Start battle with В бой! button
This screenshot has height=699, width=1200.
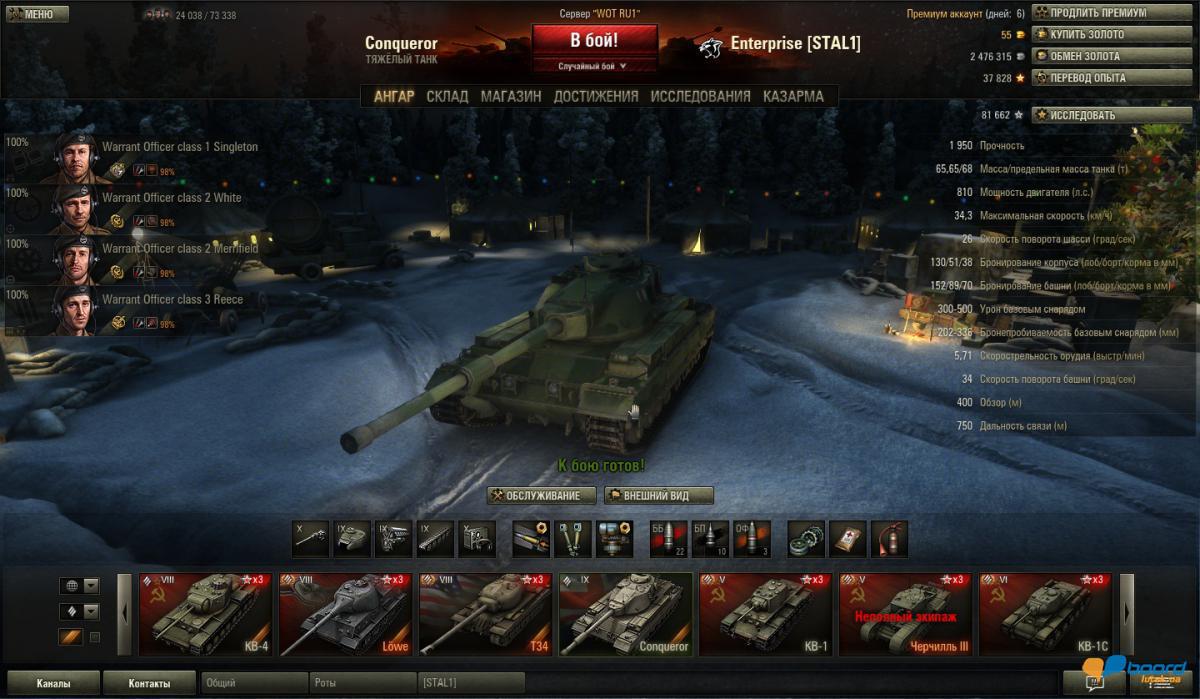pyautogui.click(x=594, y=41)
